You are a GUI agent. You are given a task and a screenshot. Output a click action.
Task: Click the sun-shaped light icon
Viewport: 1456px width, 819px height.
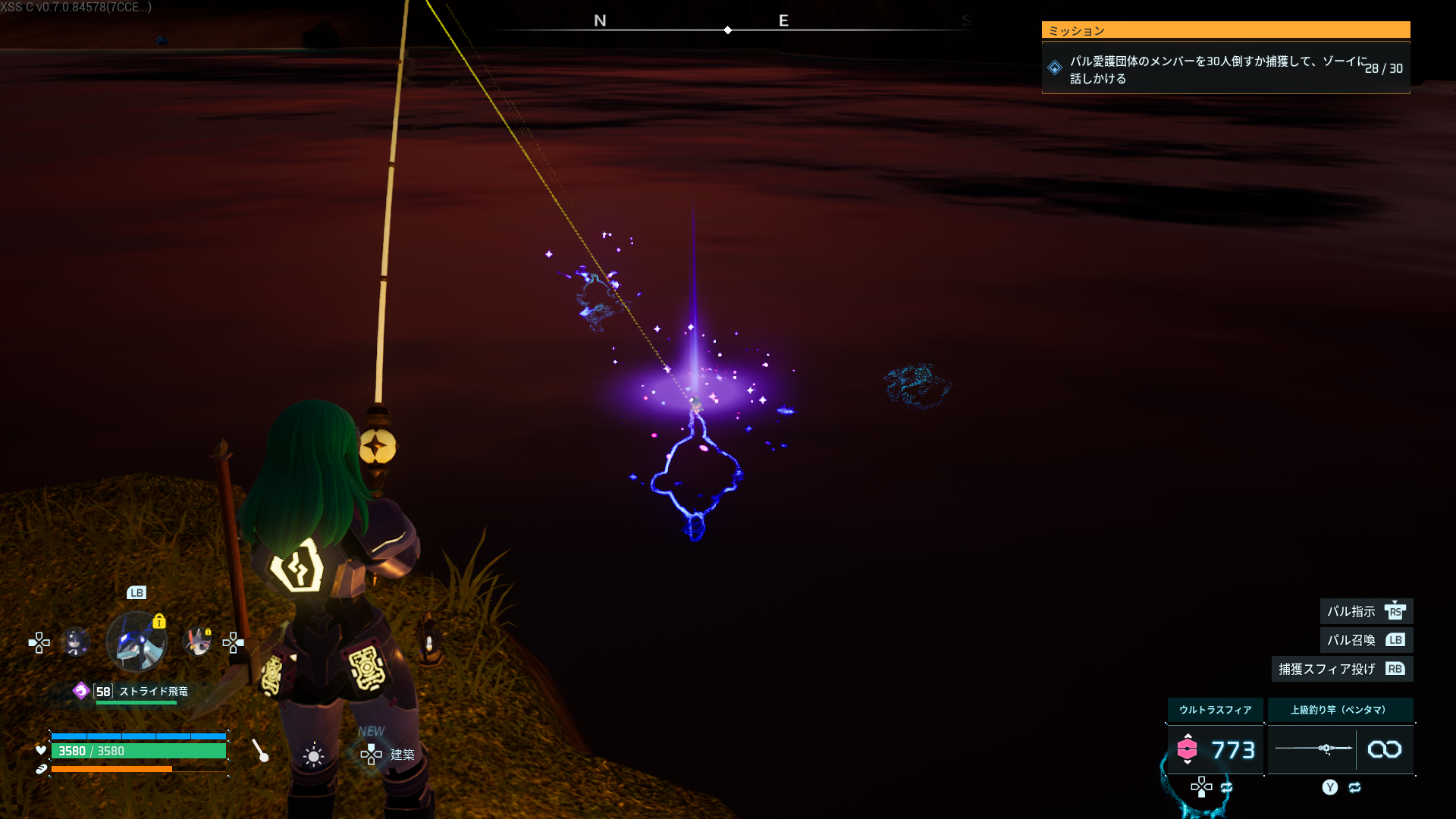click(313, 755)
